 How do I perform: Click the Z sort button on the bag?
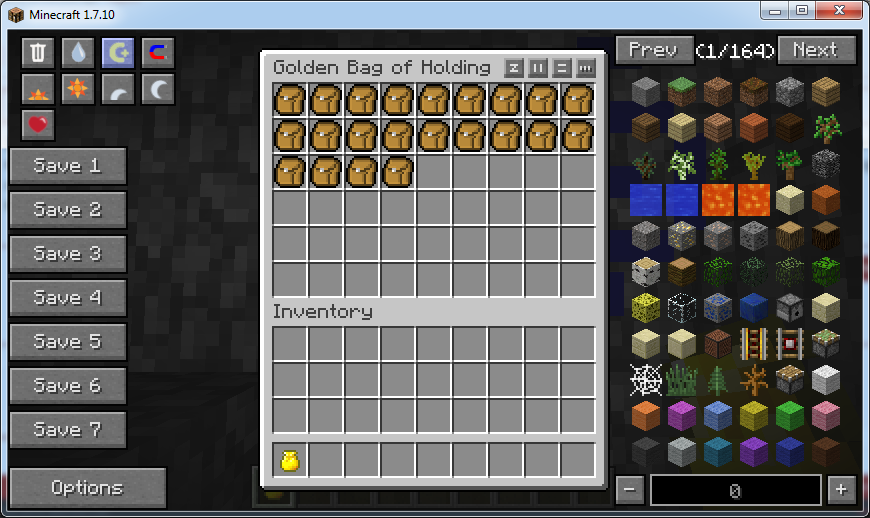tap(514, 68)
